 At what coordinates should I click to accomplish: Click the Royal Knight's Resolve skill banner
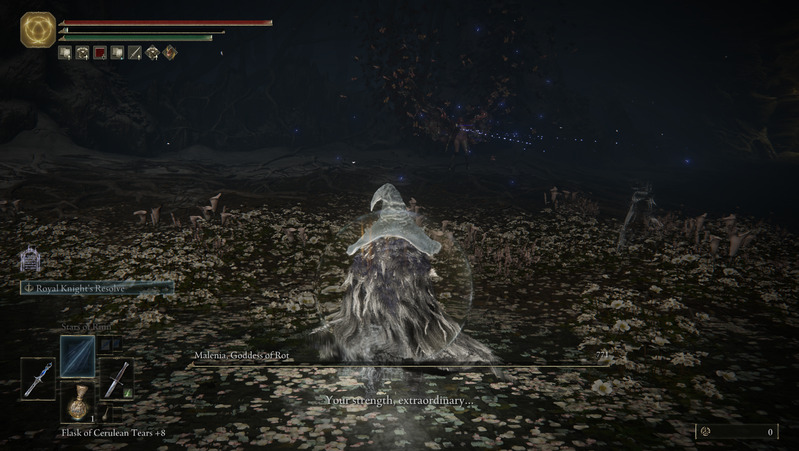click(x=96, y=288)
